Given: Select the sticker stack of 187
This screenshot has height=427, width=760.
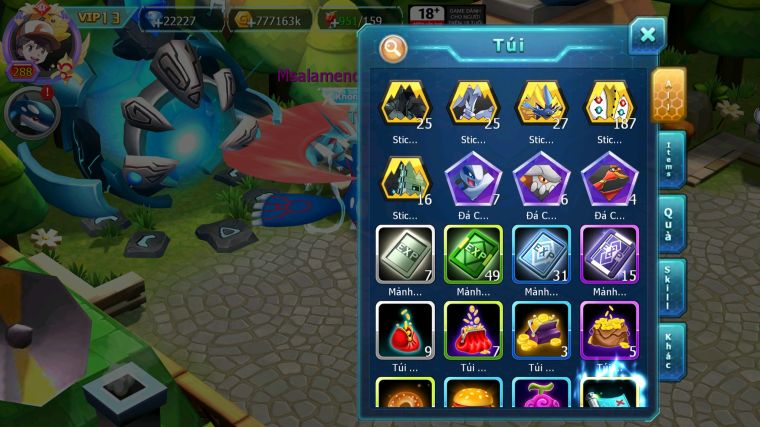Looking at the screenshot, I should pos(609,103).
